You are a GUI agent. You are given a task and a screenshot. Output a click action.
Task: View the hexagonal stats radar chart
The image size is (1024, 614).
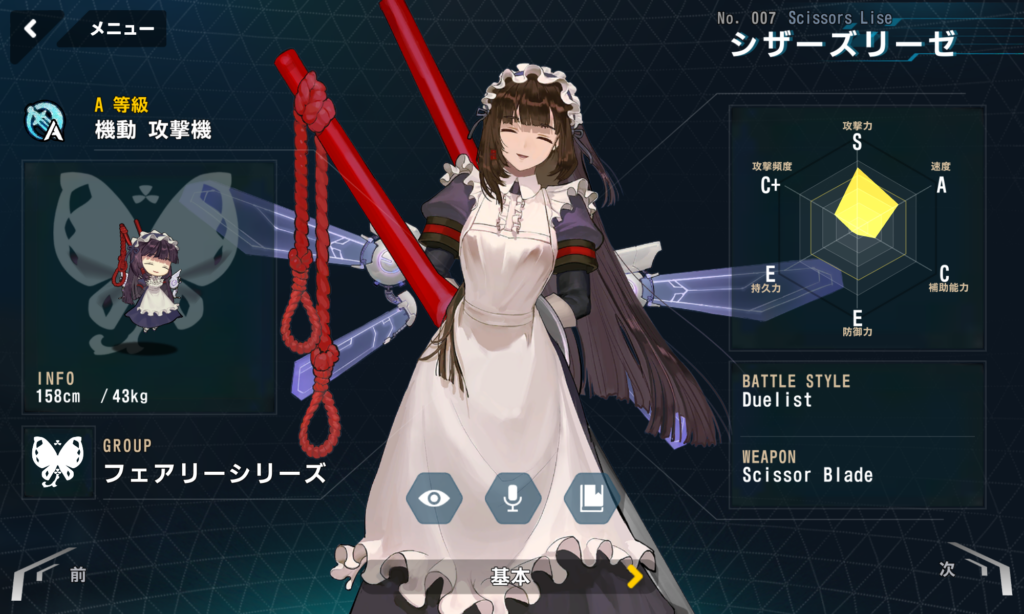856,227
